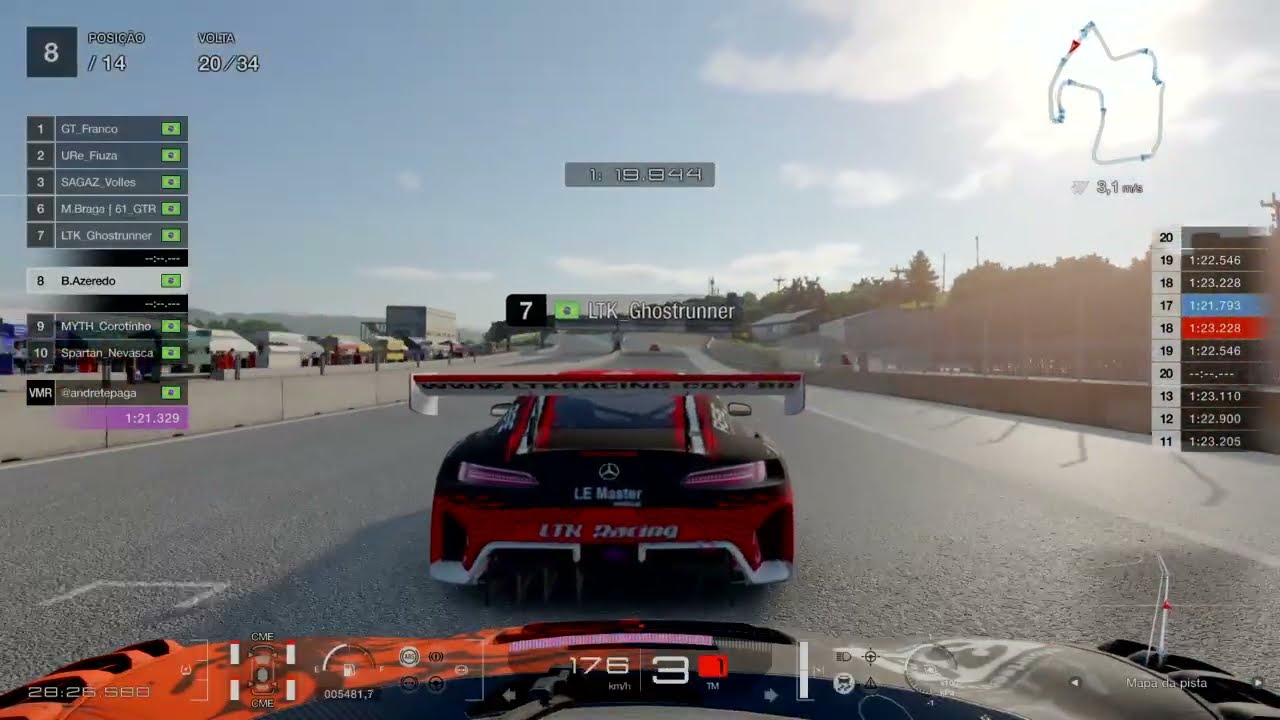1280x720 pixels.
Task: Select the tyre wear car diagram
Action: 262,670
